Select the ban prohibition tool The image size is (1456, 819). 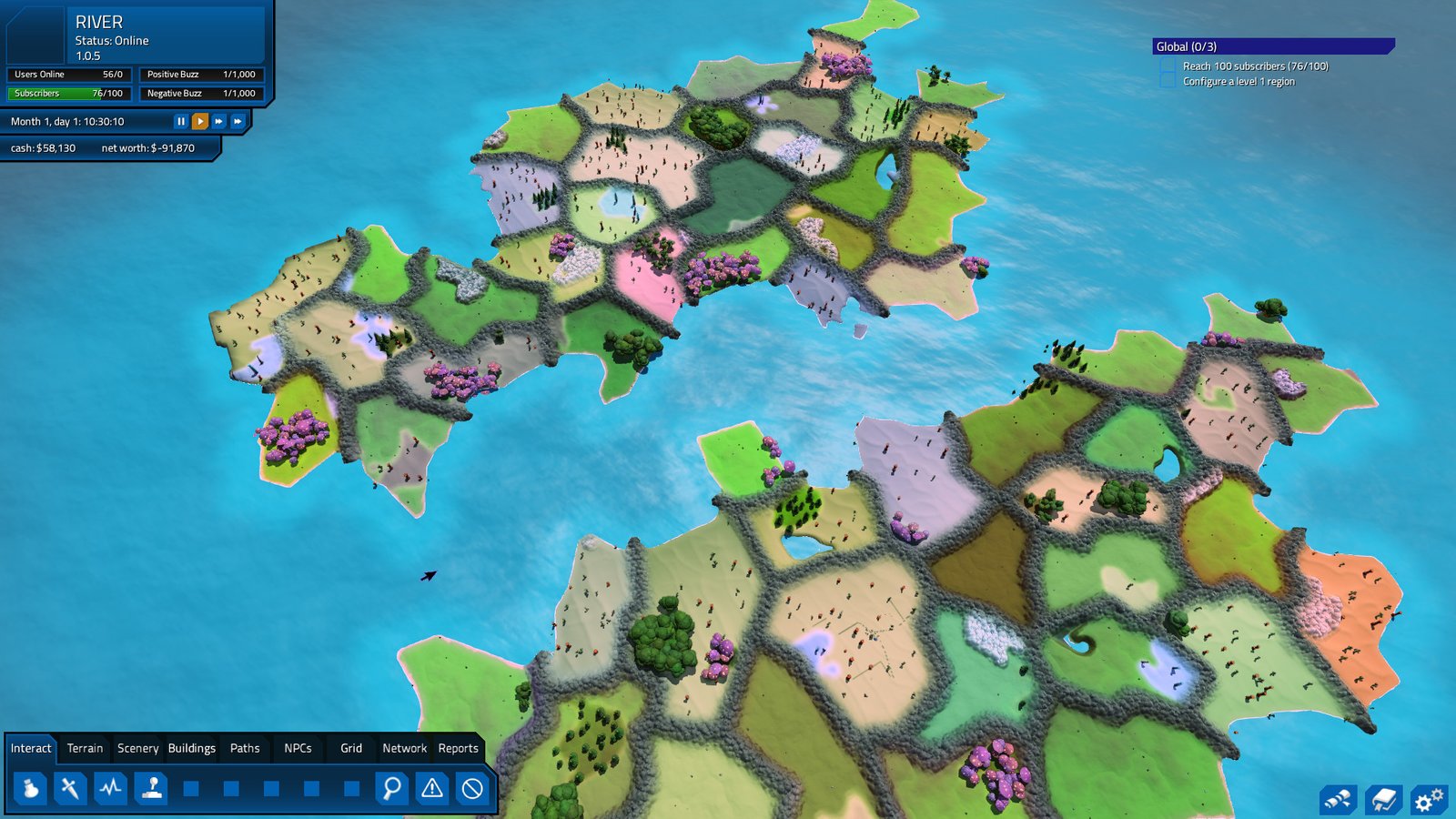click(x=470, y=790)
